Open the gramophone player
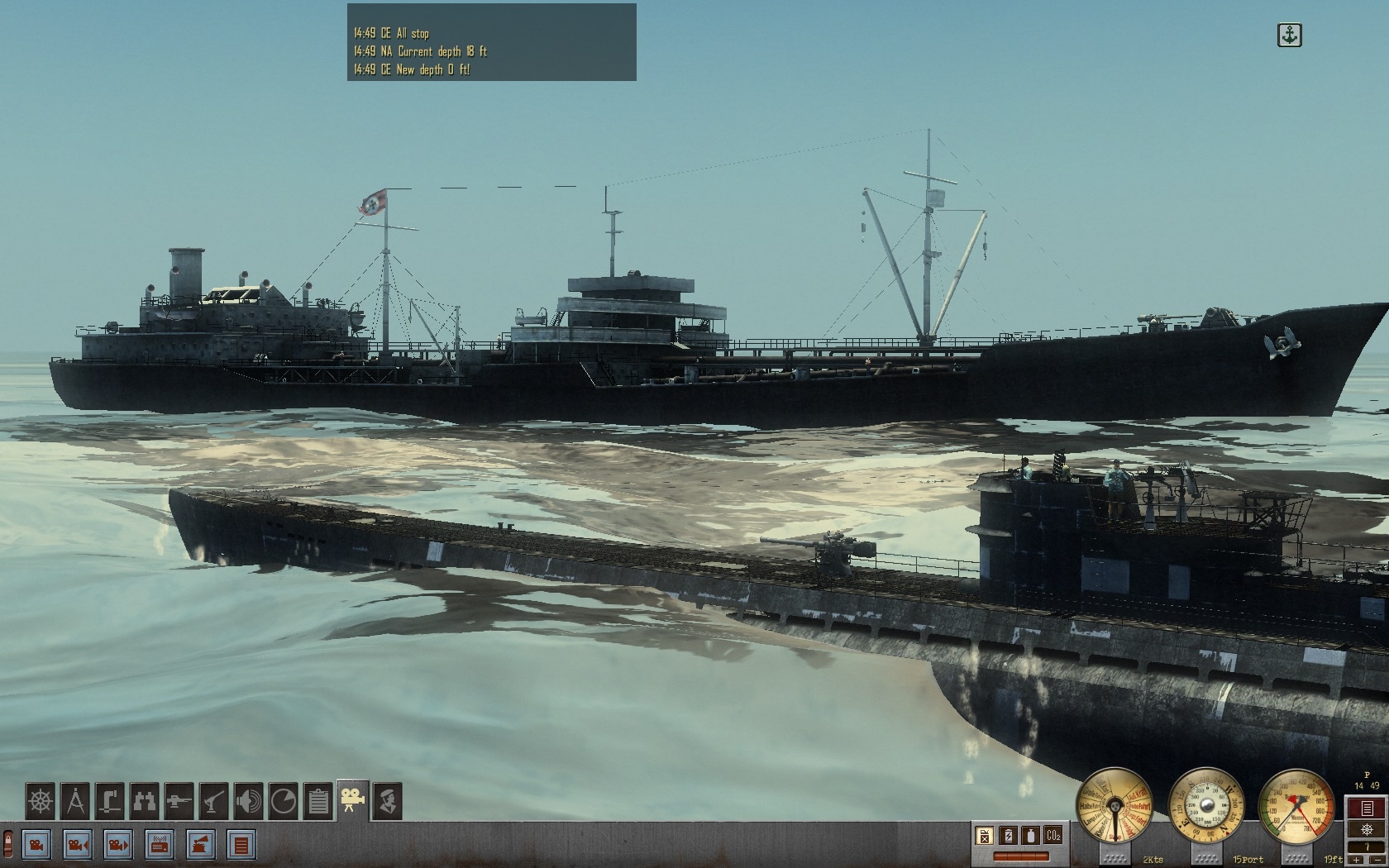 [x=201, y=845]
